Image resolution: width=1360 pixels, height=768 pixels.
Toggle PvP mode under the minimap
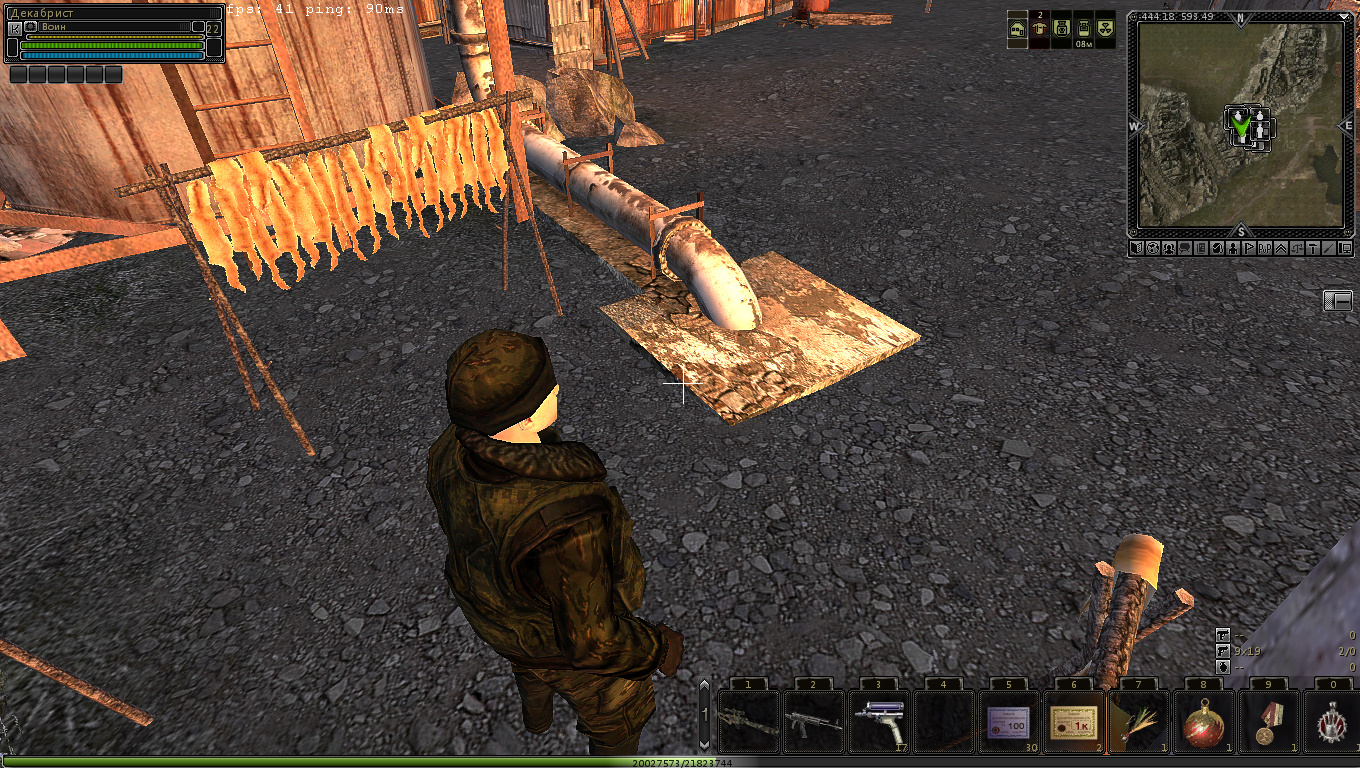1264,248
